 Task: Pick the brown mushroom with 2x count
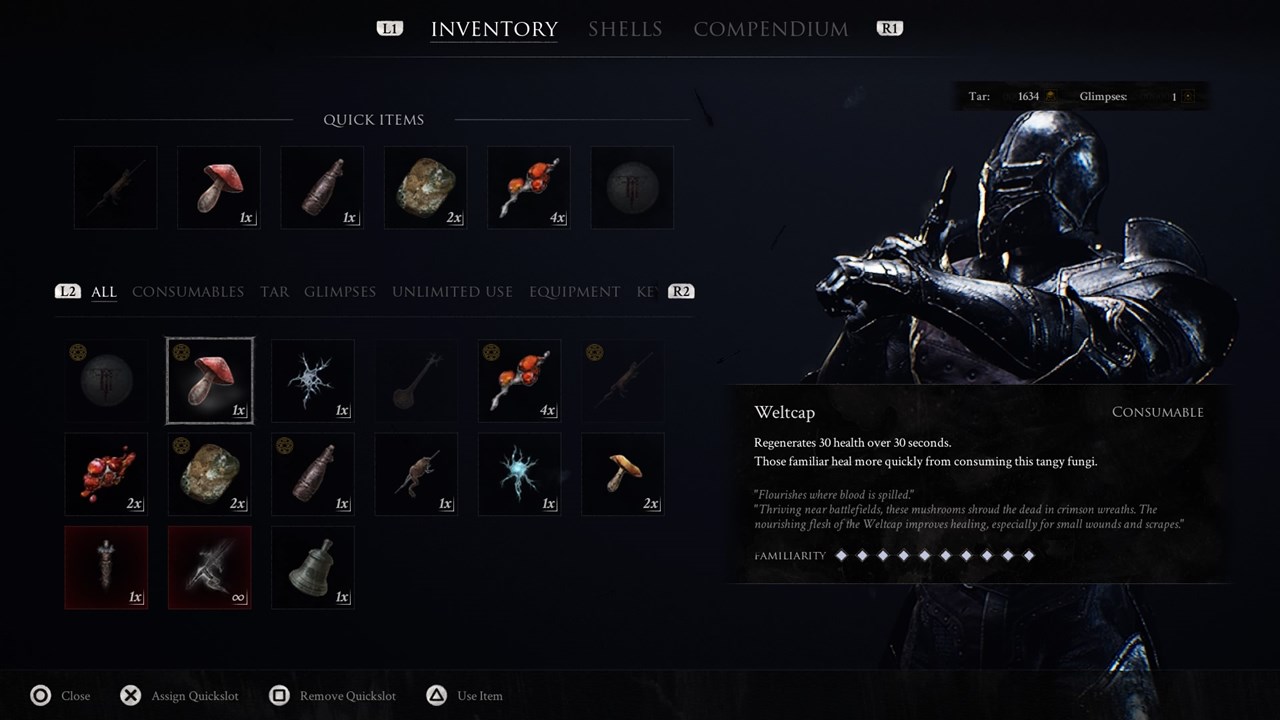coord(623,474)
